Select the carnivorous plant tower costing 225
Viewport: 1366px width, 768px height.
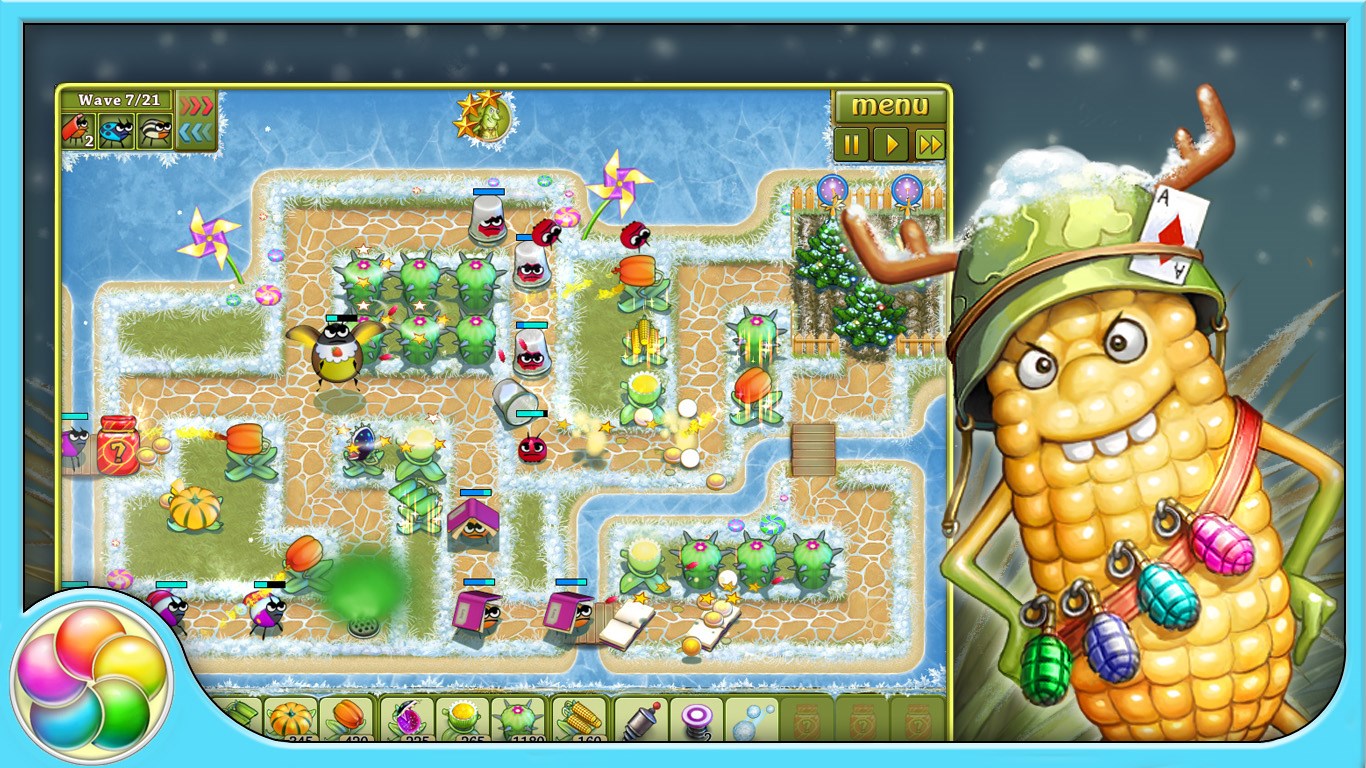pos(408,718)
